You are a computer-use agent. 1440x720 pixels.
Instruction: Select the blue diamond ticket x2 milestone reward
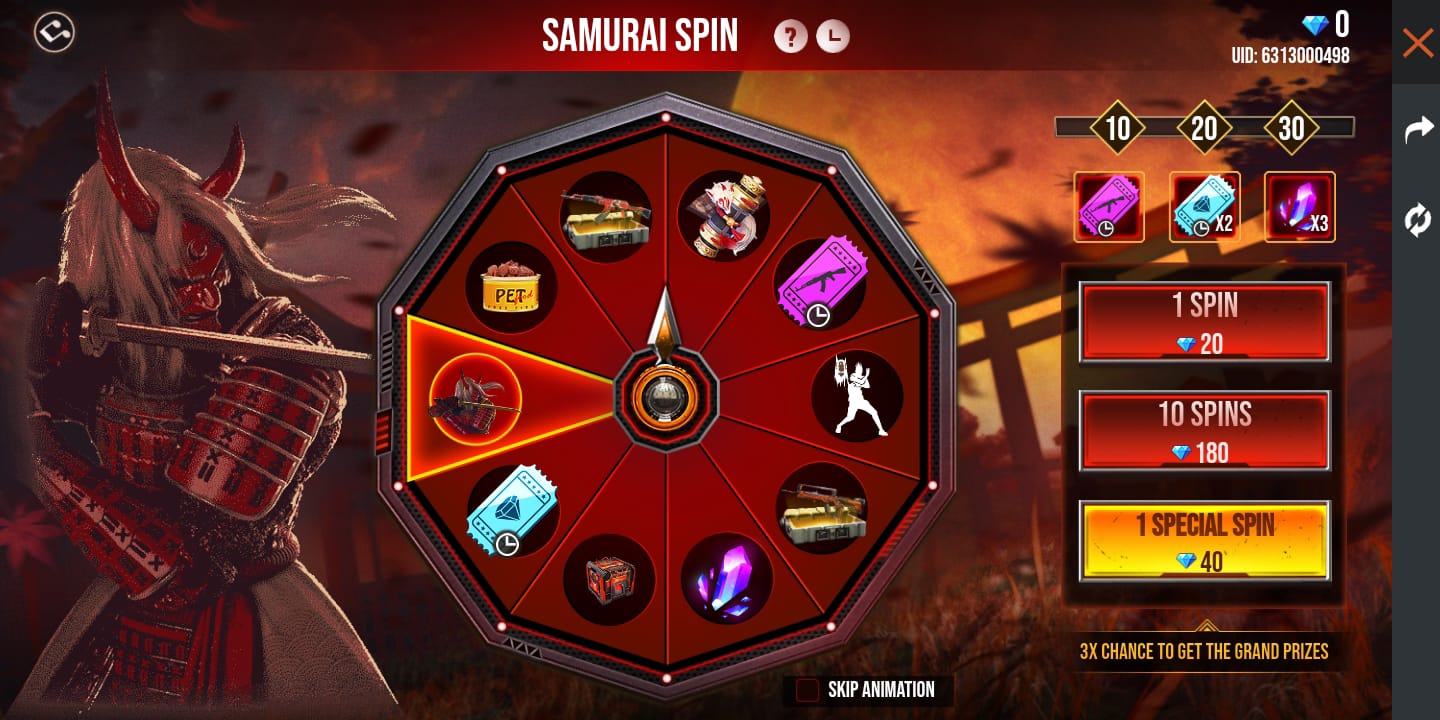1204,207
